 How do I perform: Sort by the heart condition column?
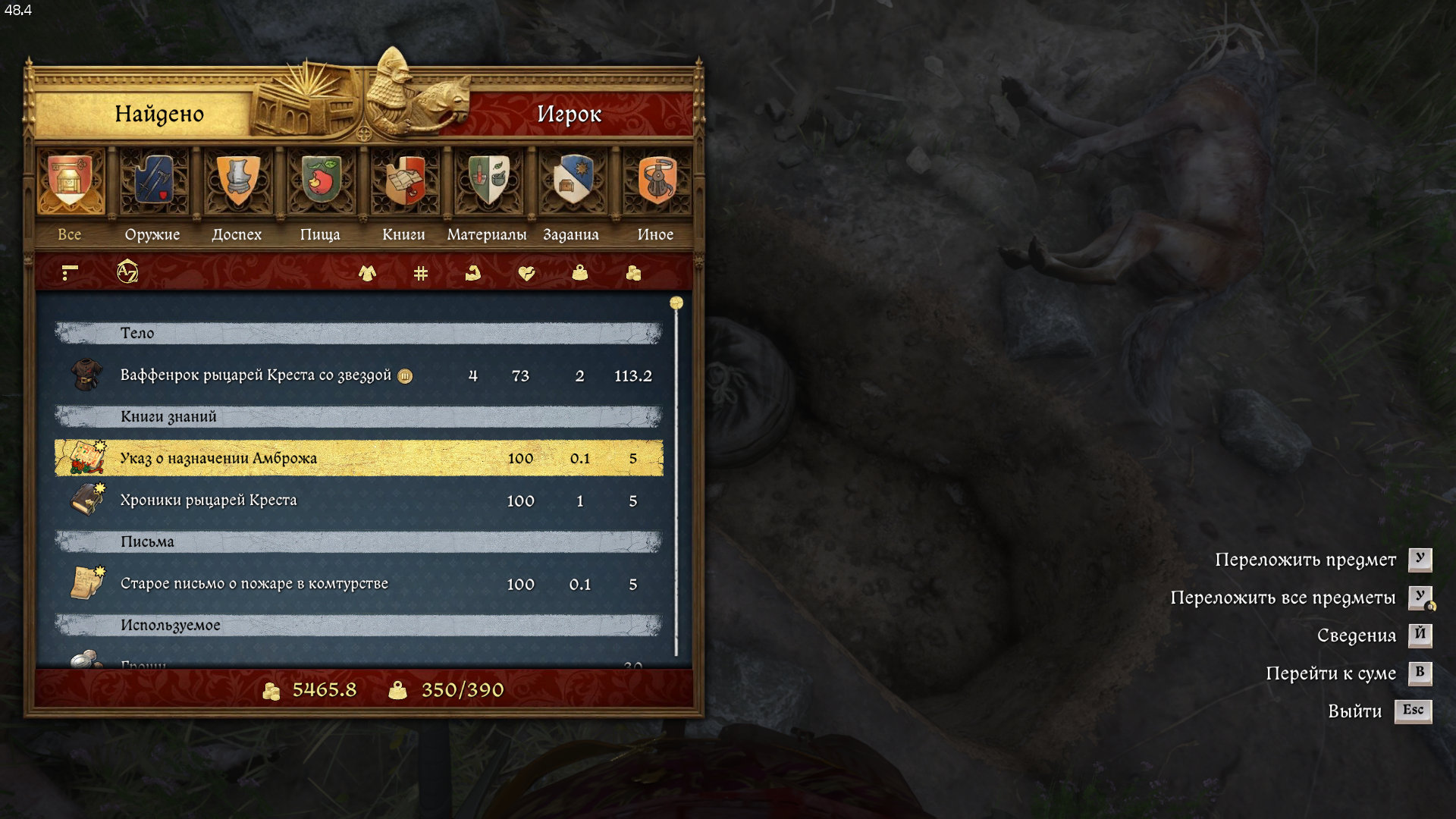click(x=526, y=273)
